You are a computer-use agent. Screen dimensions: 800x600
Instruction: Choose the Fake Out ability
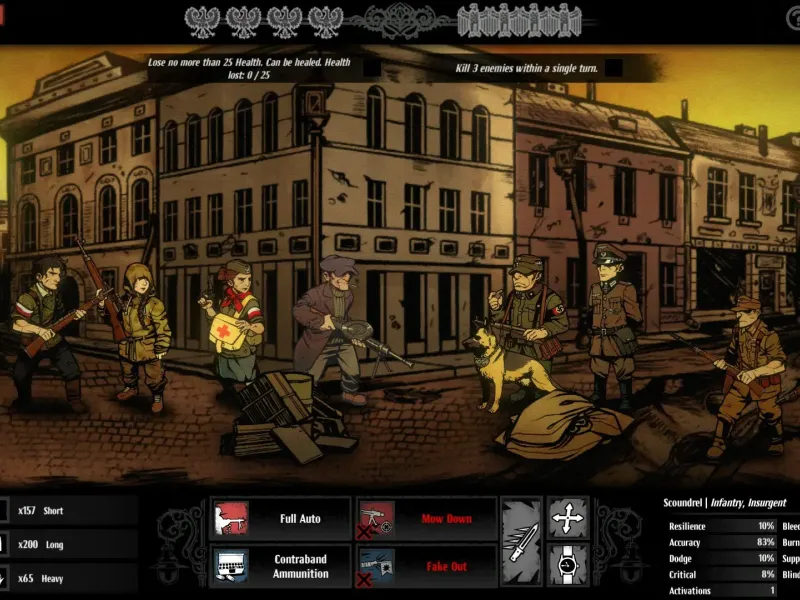click(x=427, y=566)
